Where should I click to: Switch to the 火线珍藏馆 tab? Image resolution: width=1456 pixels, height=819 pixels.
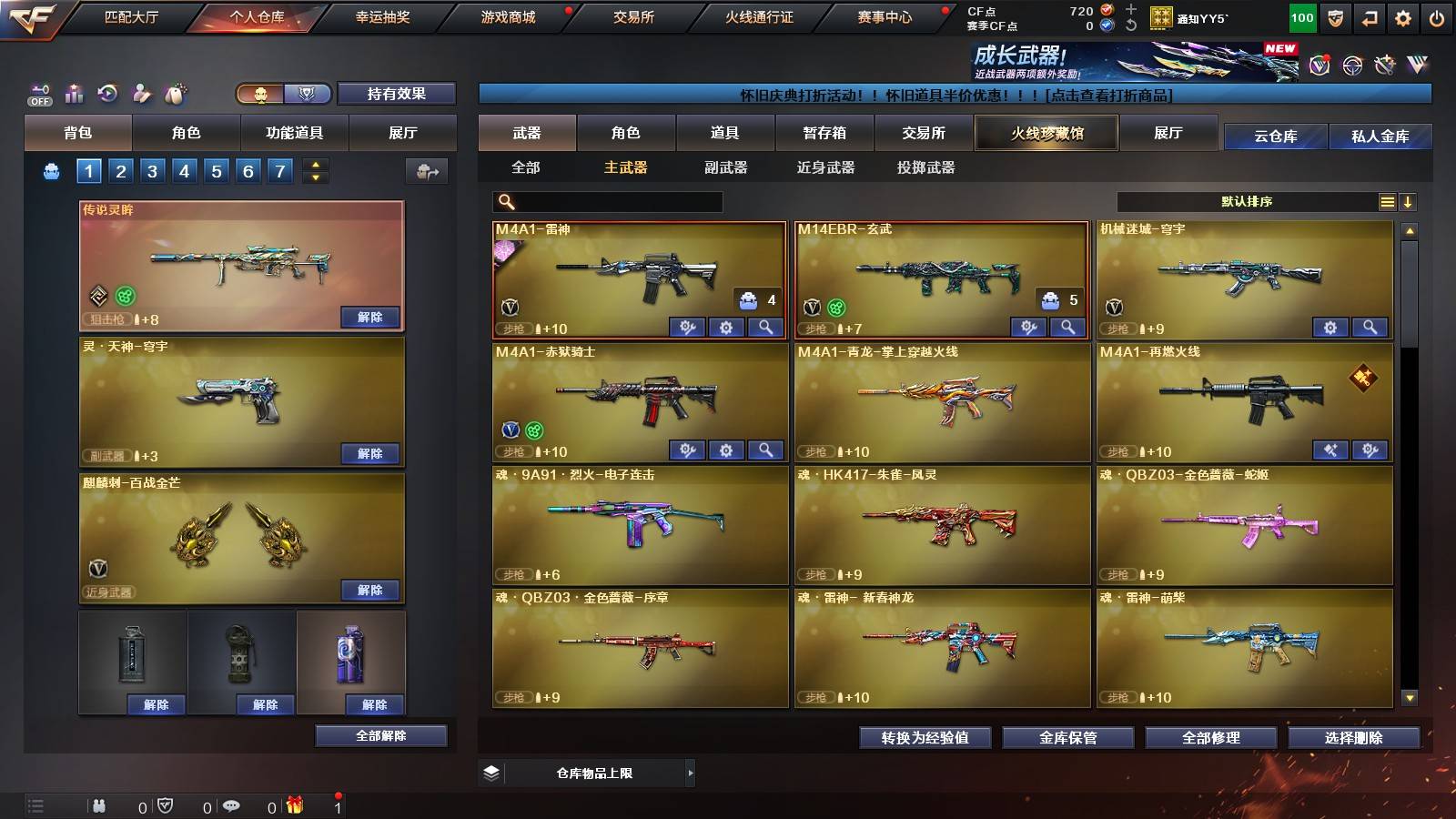(x=1046, y=133)
